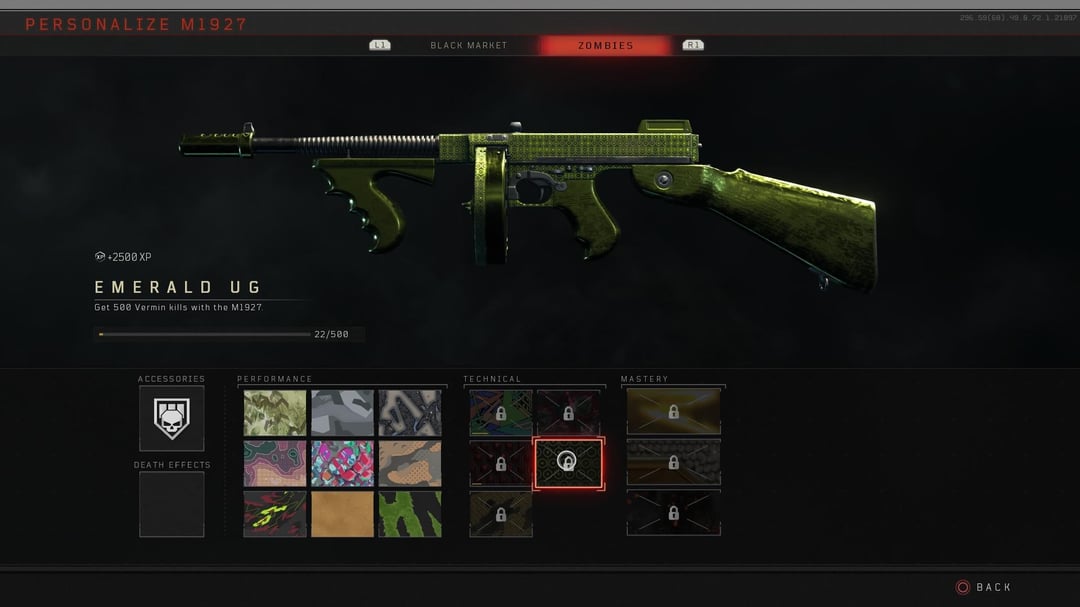The width and height of the screenshot is (1080, 607).
Task: Select the pink and green topographic camo
Action: coord(275,463)
